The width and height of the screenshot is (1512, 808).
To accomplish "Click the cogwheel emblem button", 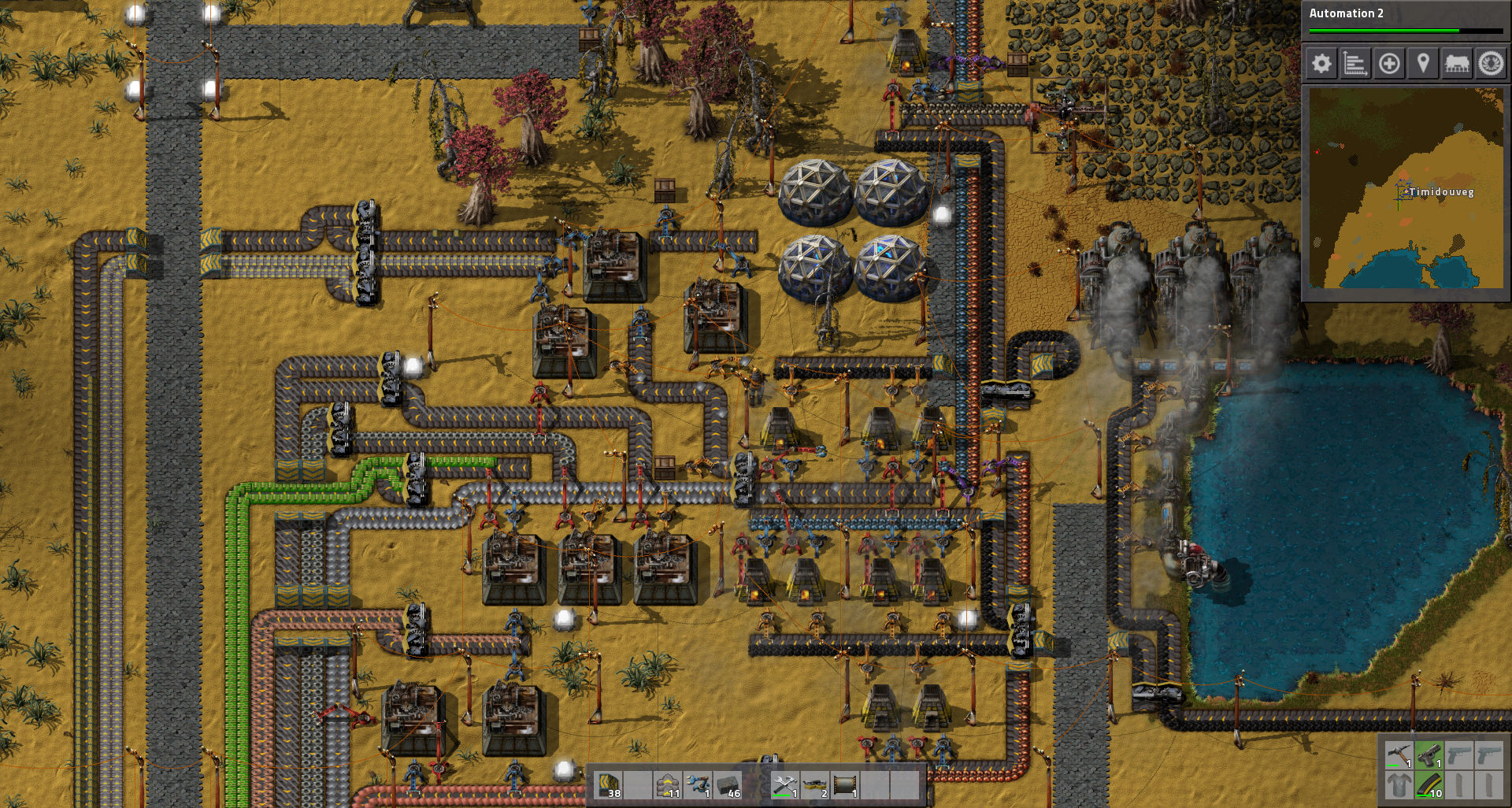I will coord(1490,64).
